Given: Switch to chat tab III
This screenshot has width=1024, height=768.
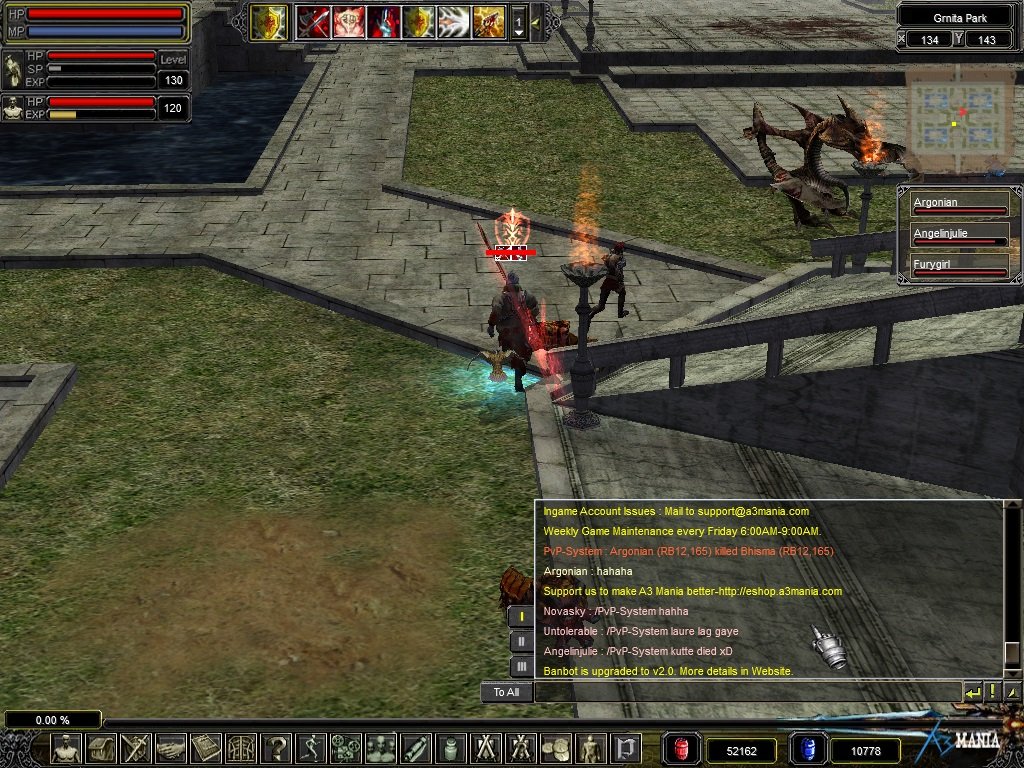Looking at the screenshot, I should [x=521, y=666].
